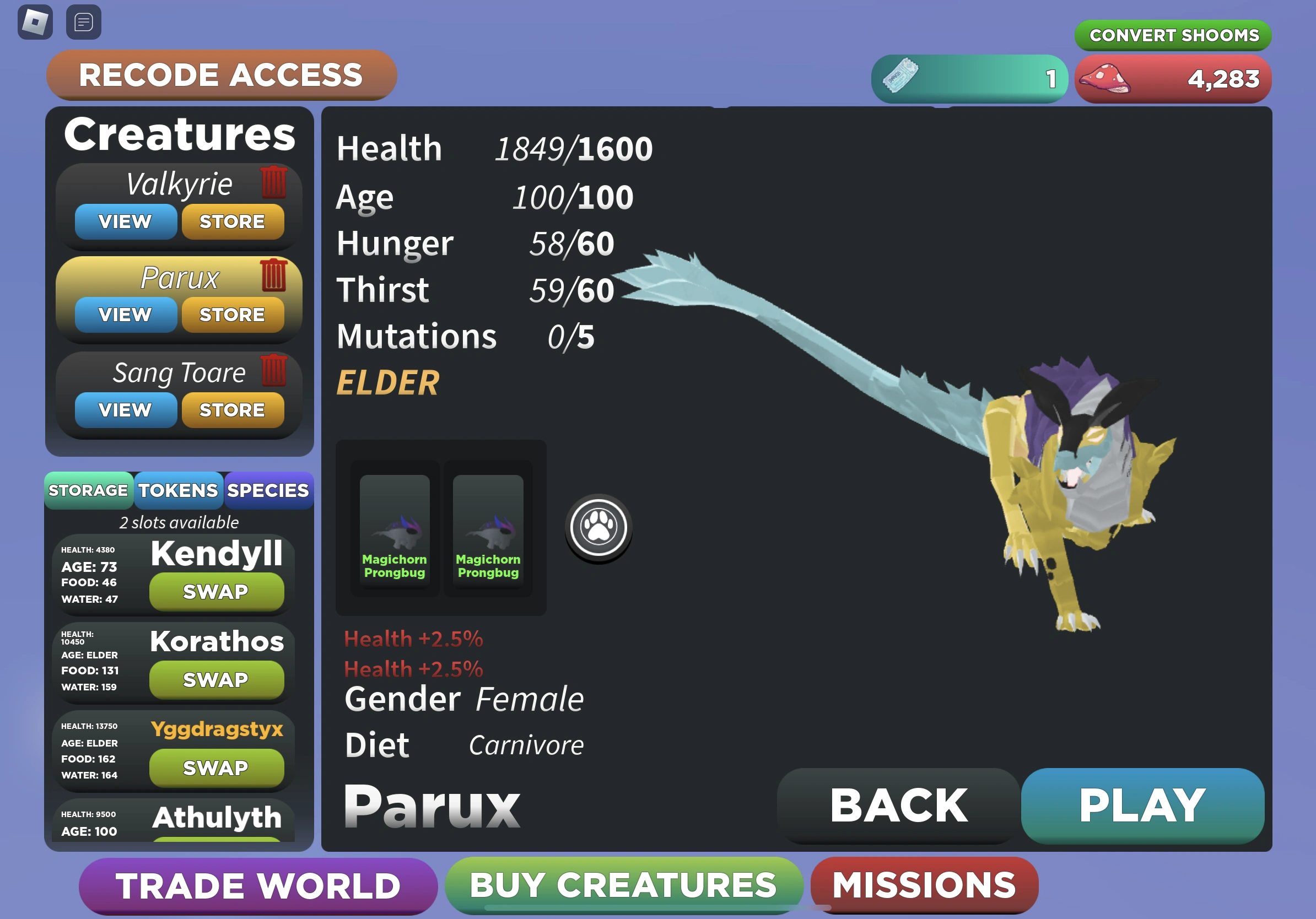Delete Valkyrie using its trash icon
The height and width of the screenshot is (919, 1316).
click(275, 182)
